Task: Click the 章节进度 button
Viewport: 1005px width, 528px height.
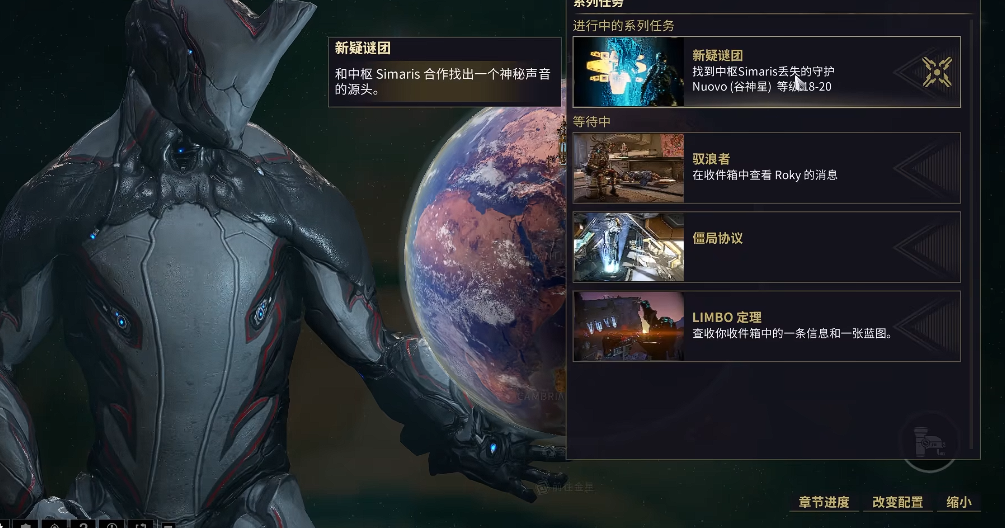Action: [x=824, y=502]
